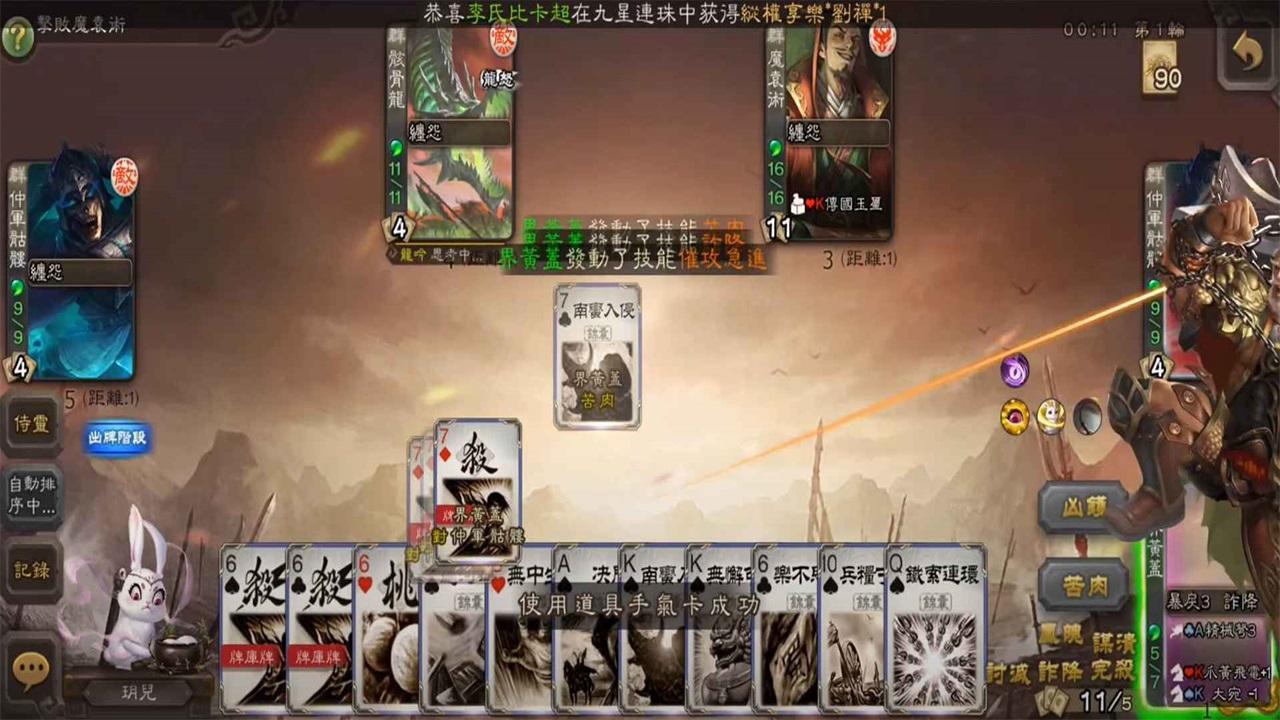This screenshot has height=720, width=1280.
Task: Open the 記錄 battle log panel
Action: point(31,570)
